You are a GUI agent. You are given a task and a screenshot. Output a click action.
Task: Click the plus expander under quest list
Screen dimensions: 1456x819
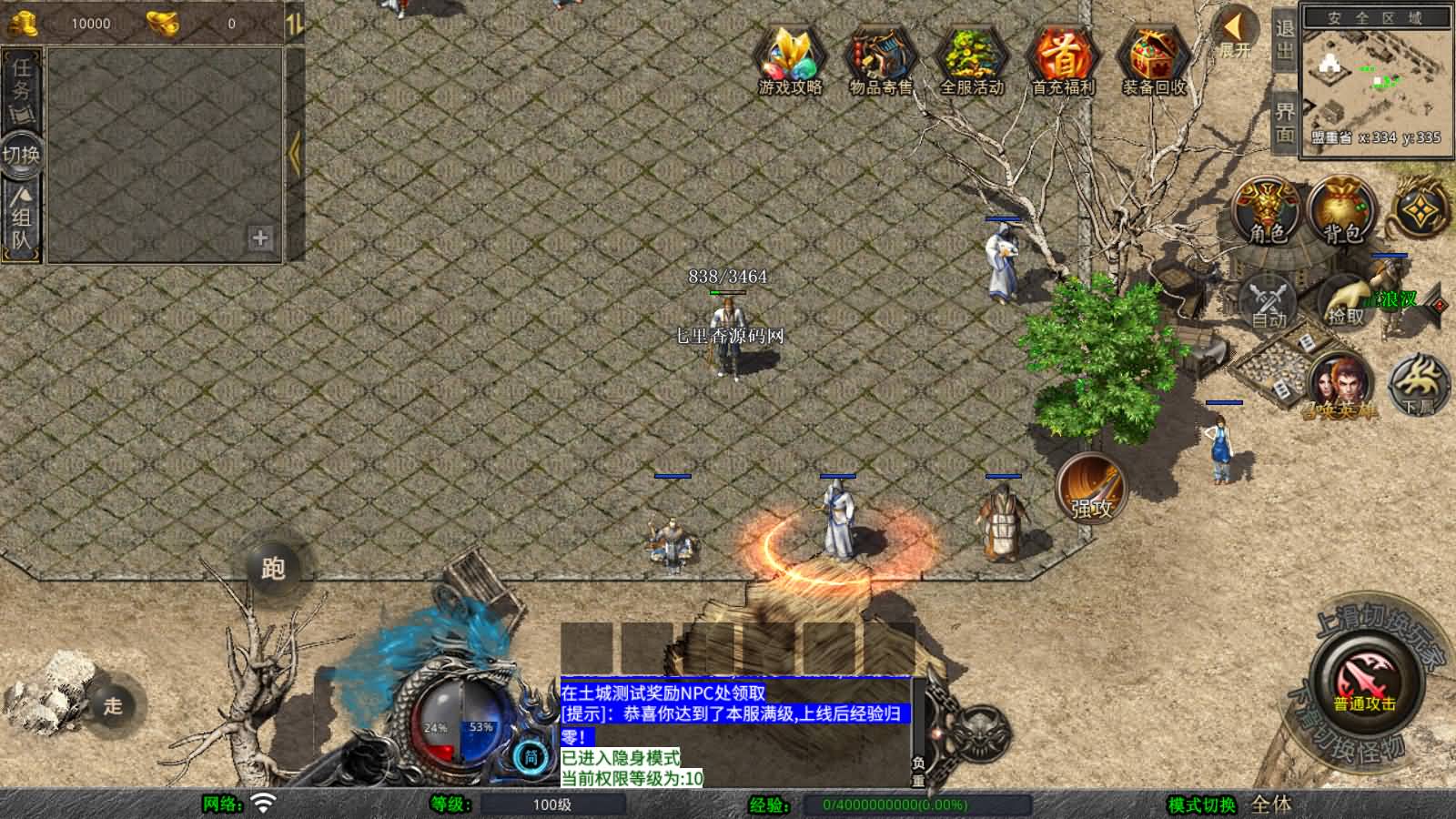(x=261, y=239)
